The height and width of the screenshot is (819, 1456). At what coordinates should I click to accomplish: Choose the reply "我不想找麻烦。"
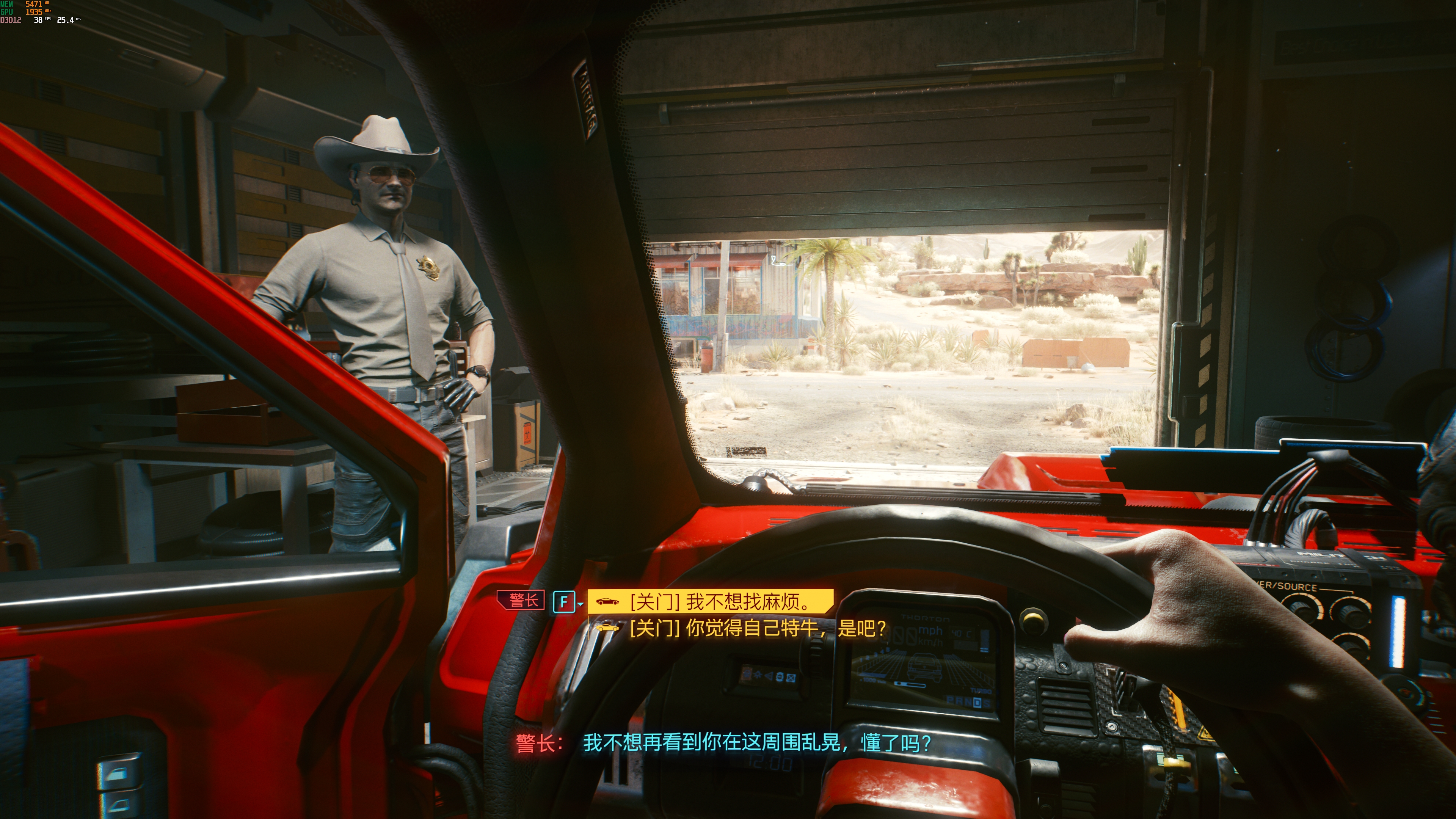coord(719,601)
